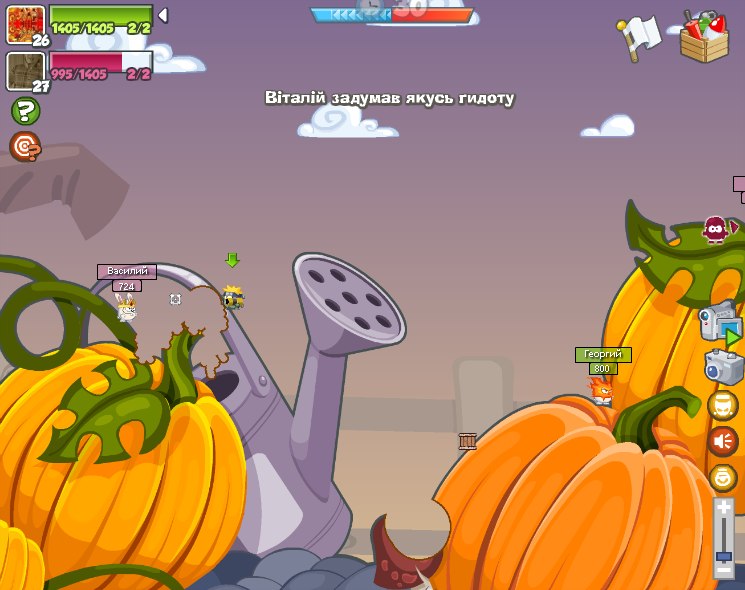745x590 pixels.
Task: Collapse the team panel with the white arrow
Action: [163, 16]
